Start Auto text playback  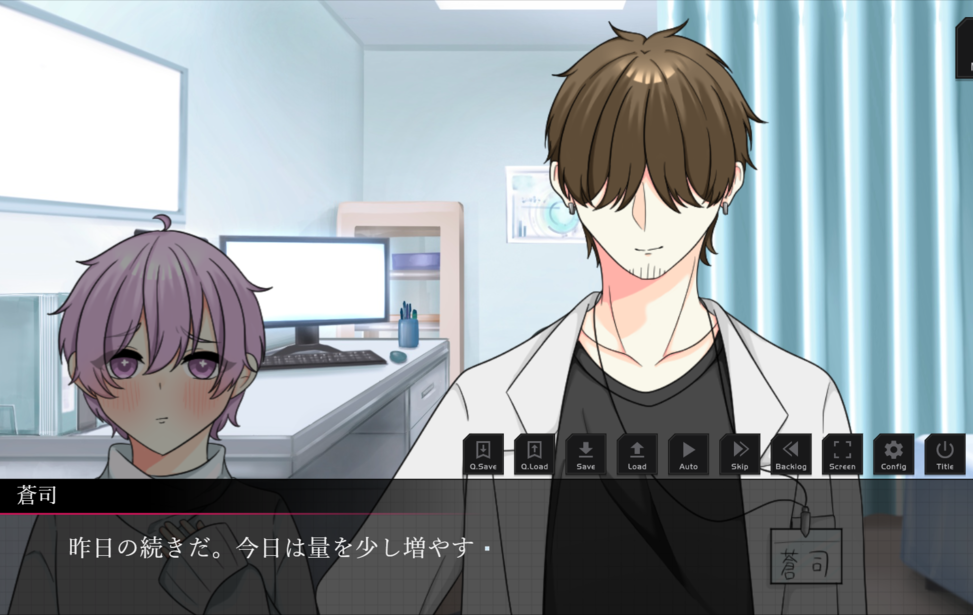(x=688, y=454)
